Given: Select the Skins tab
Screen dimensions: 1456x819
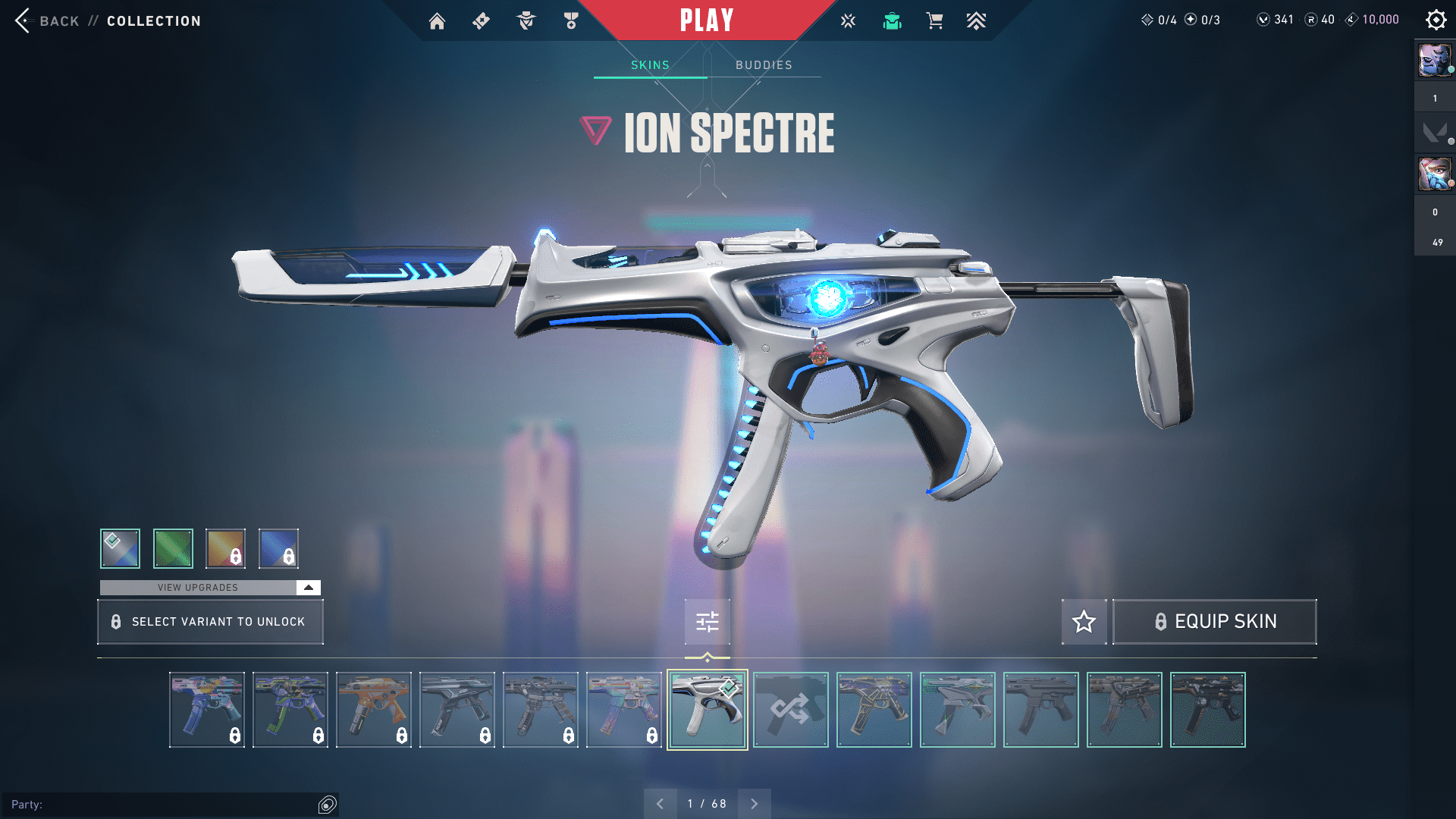Looking at the screenshot, I should (650, 65).
